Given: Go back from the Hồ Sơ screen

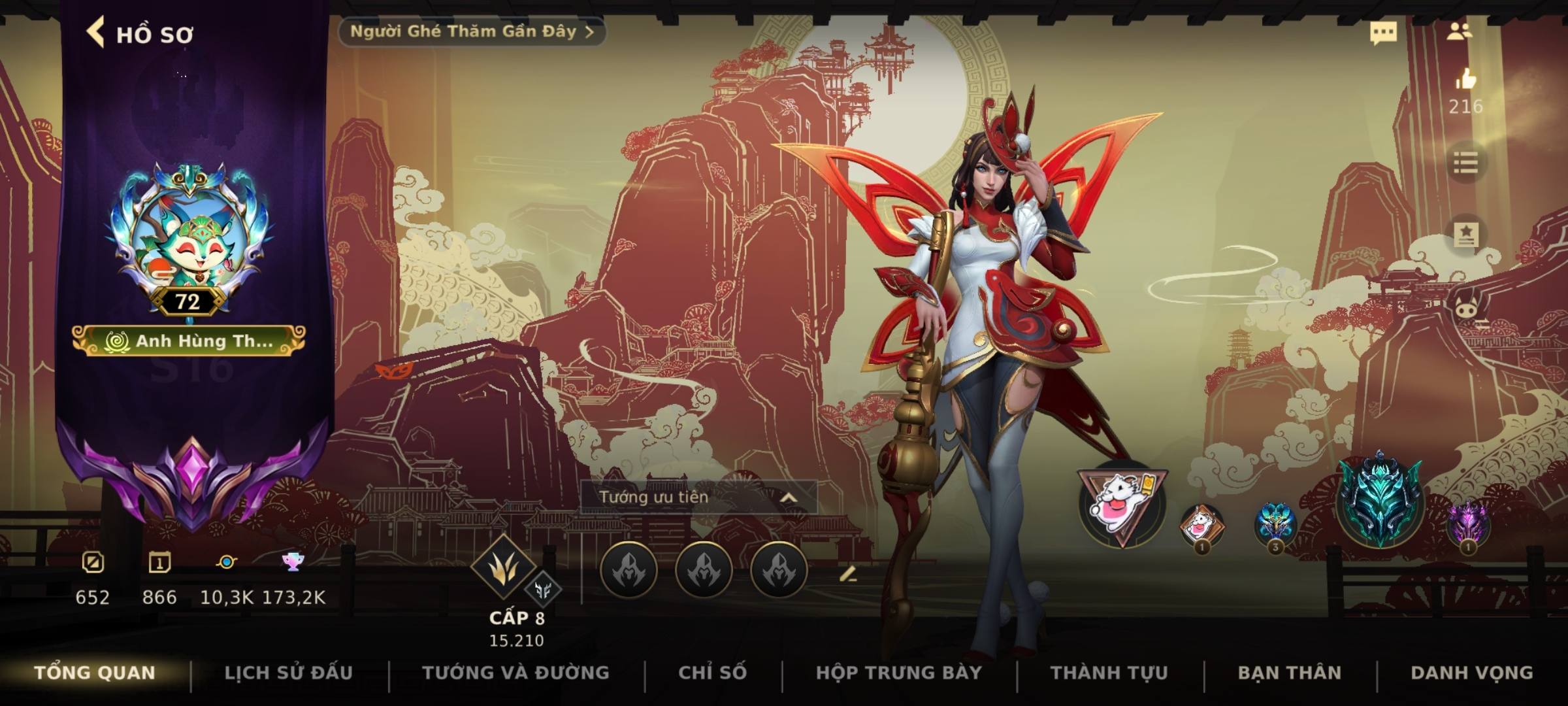Looking at the screenshot, I should tap(96, 33).
